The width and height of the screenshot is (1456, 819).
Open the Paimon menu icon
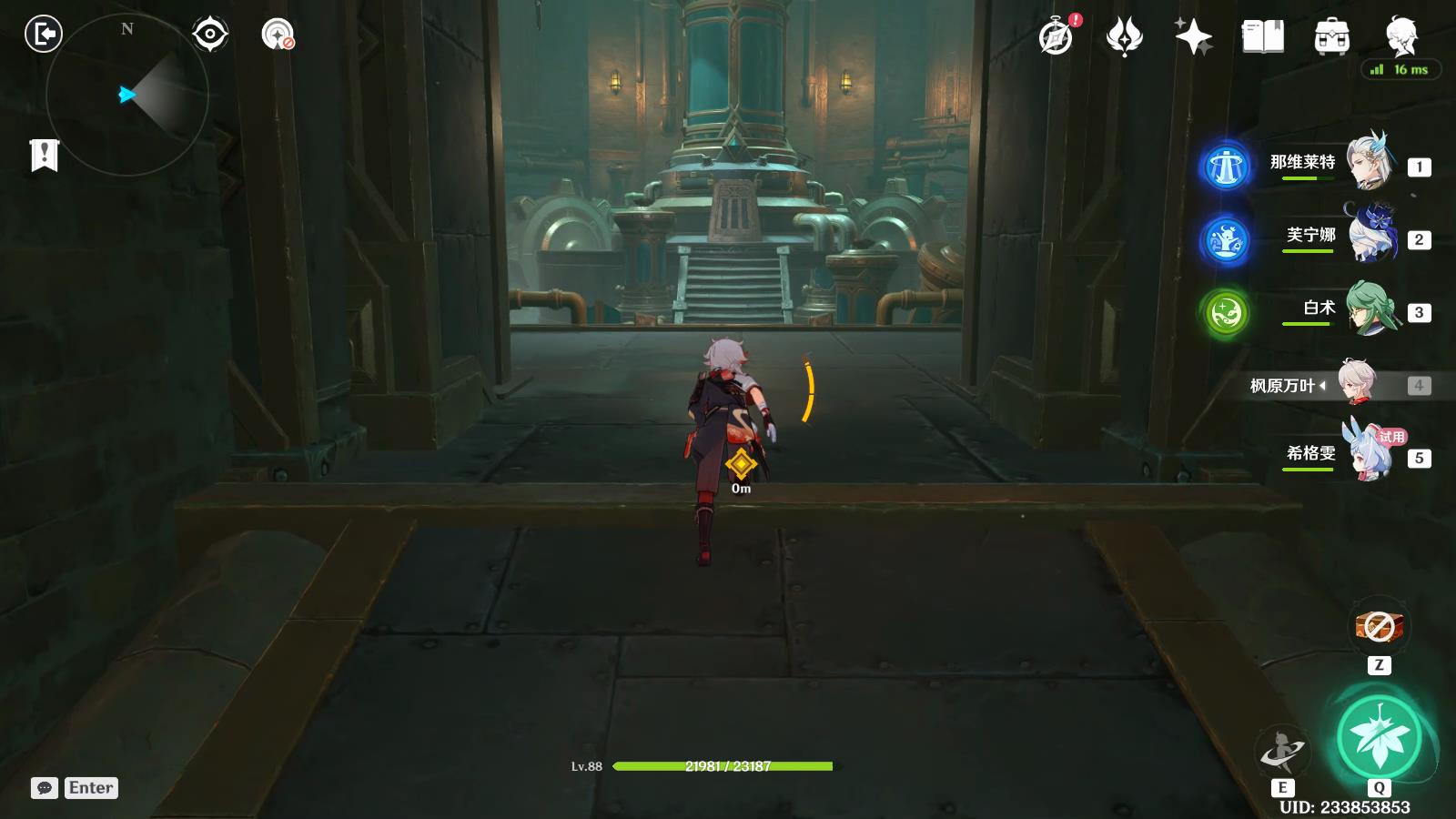[x=1400, y=37]
